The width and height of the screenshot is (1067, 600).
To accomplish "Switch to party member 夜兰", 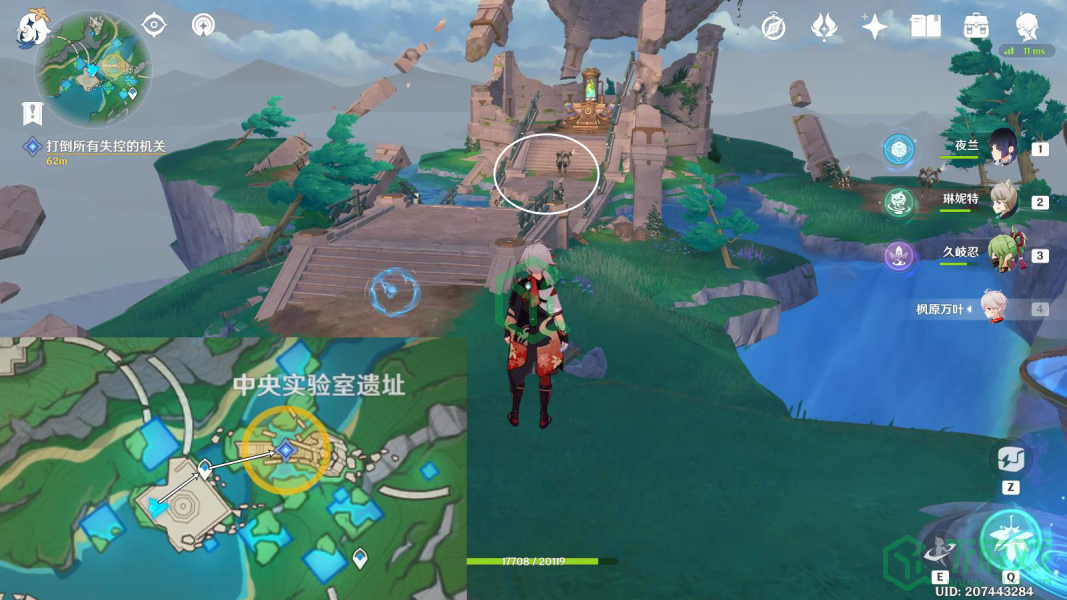I will (x=1002, y=147).
